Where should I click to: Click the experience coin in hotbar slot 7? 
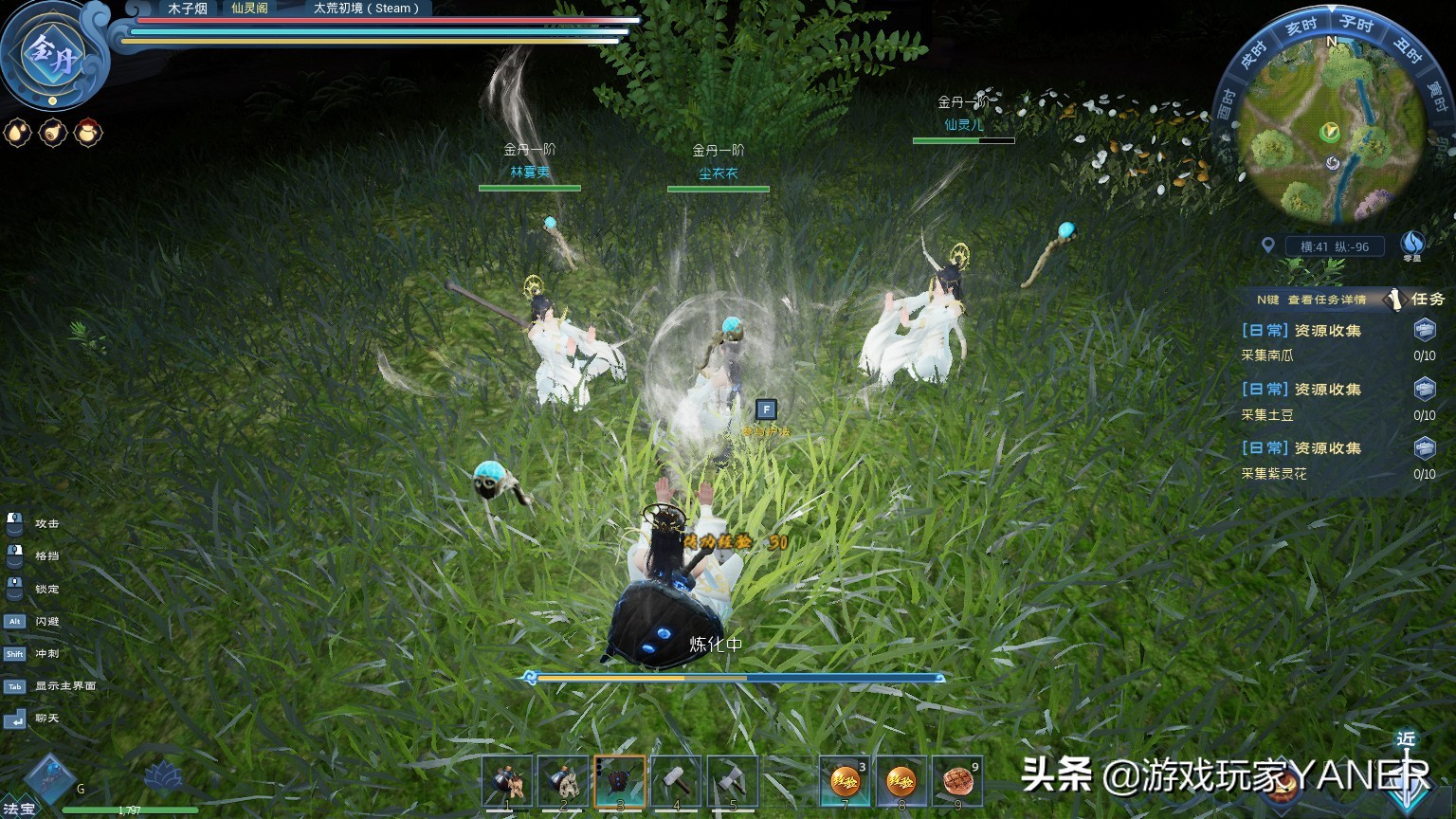click(845, 779)
